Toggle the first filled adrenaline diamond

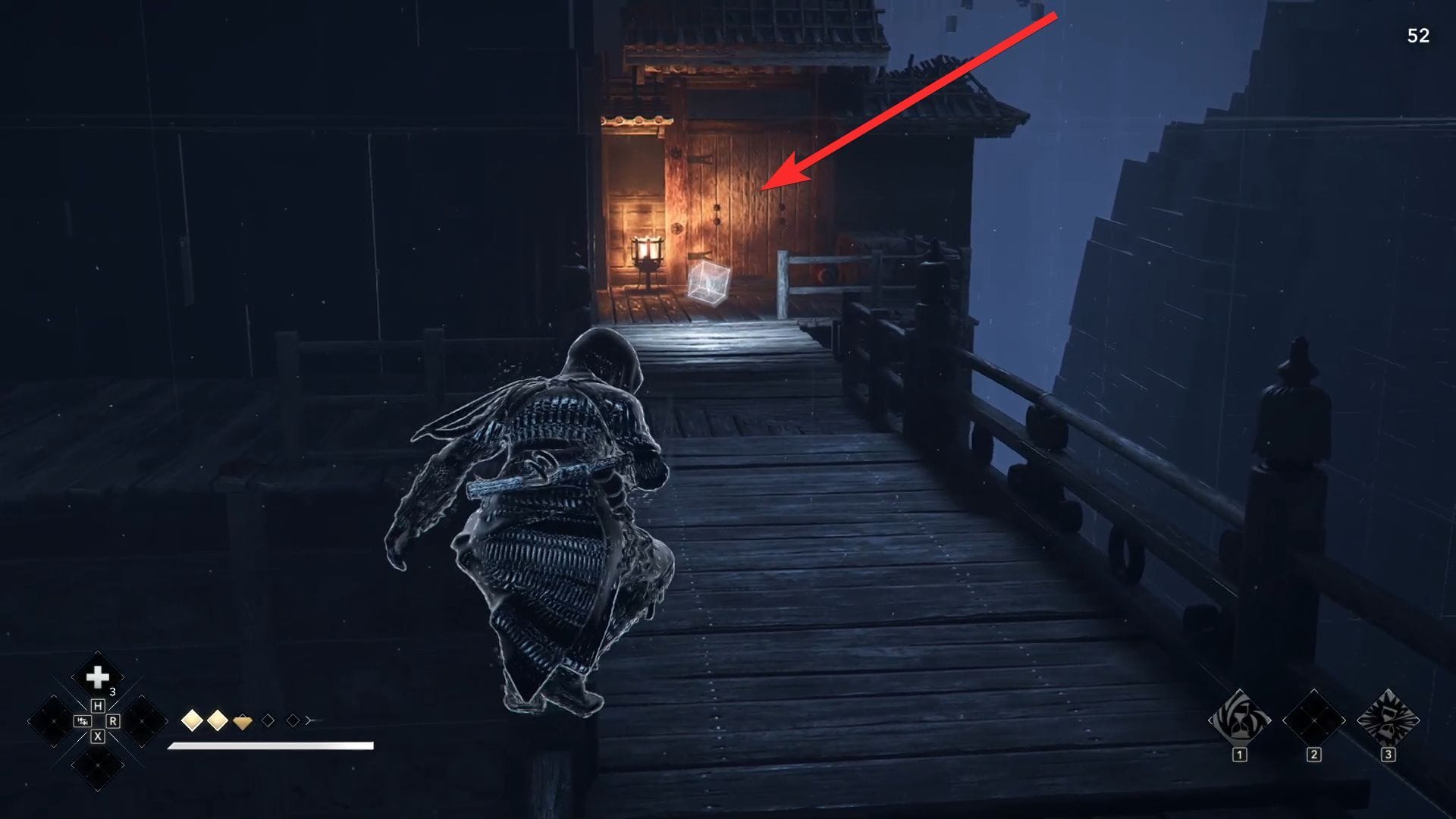193,720
